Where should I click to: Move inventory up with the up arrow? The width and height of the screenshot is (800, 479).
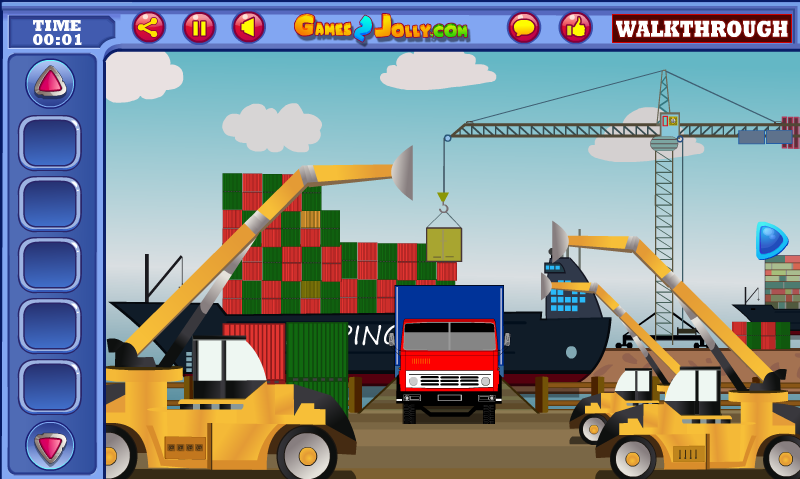click(50, 83)
